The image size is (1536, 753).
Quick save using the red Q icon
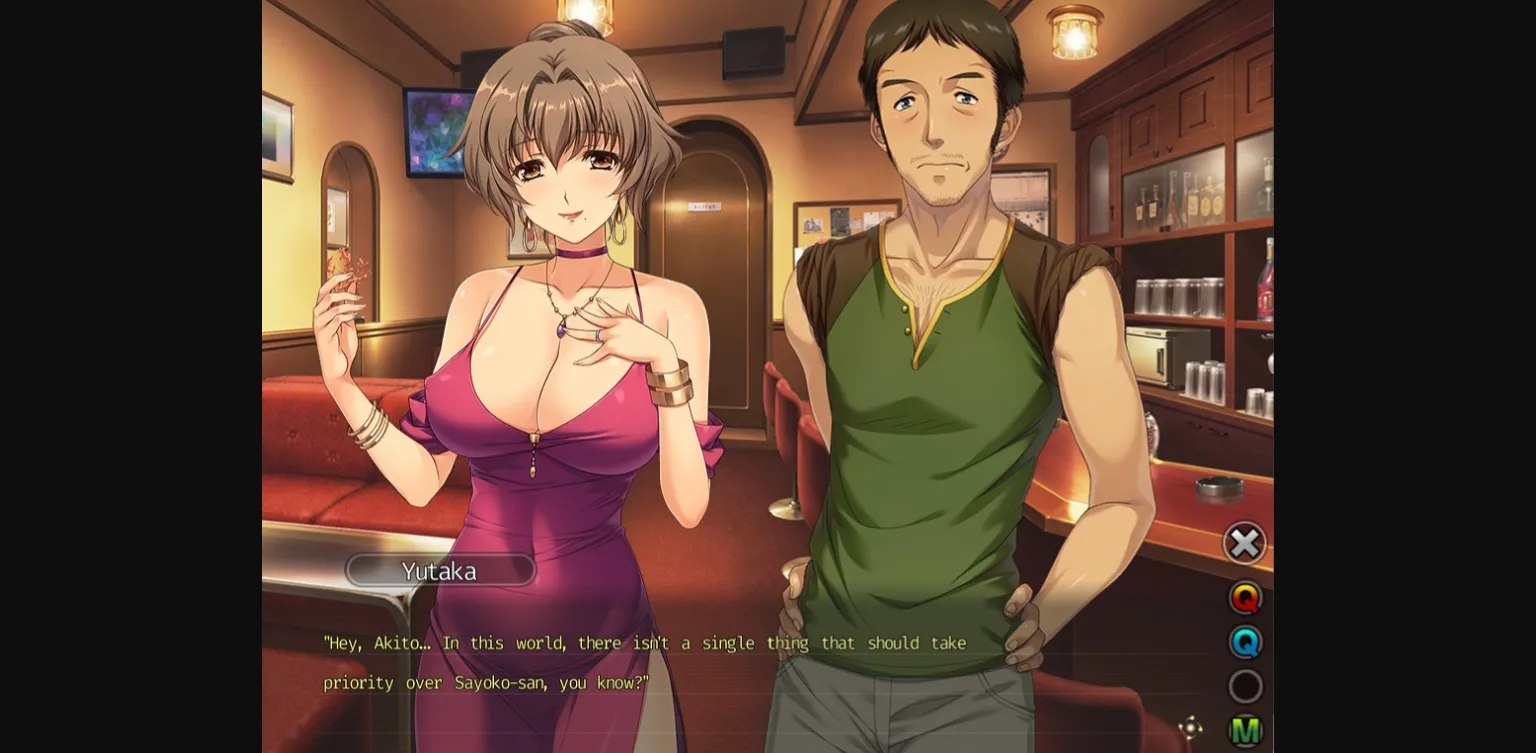click(1245, 598)
